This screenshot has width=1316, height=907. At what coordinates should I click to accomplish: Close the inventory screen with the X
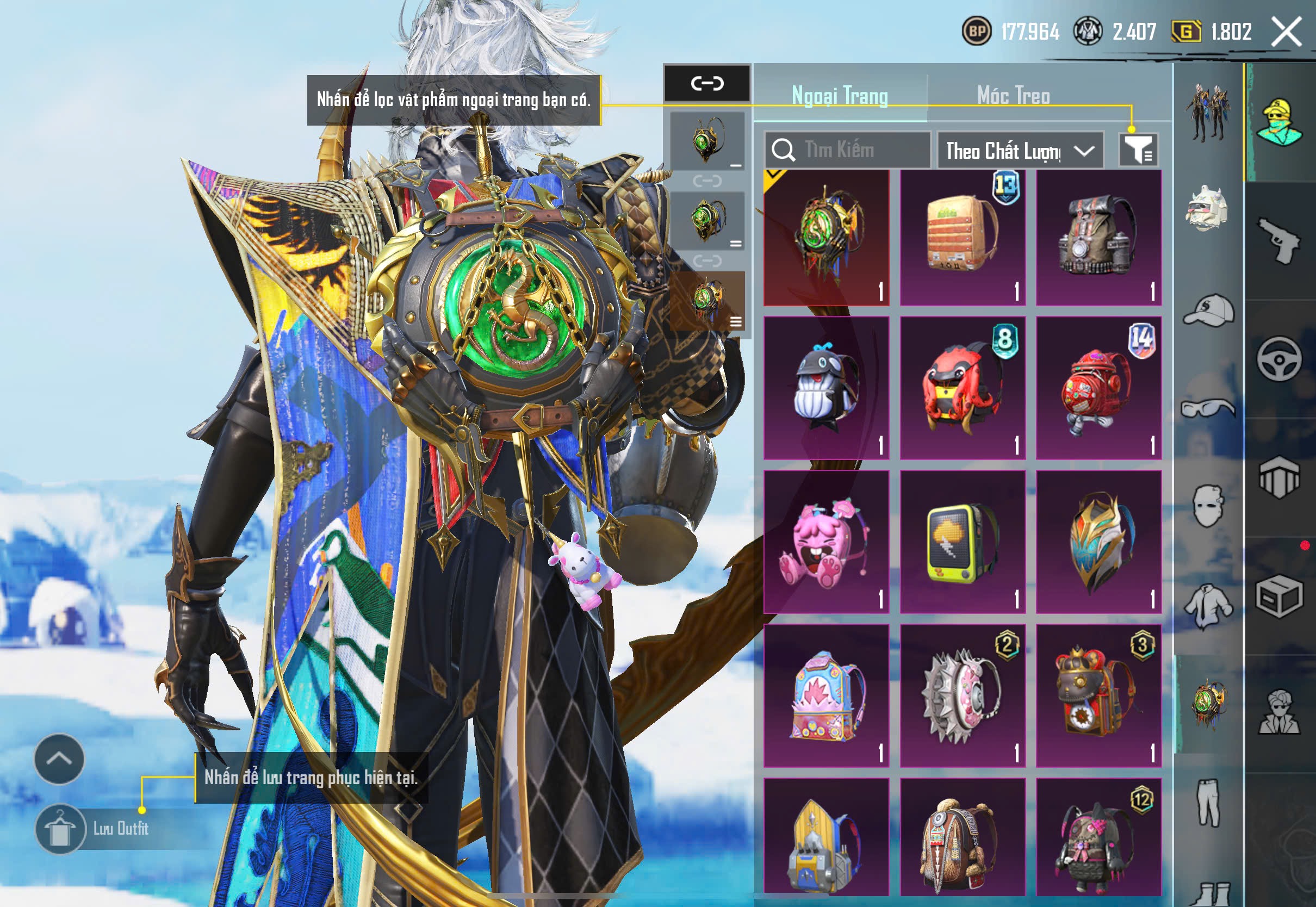[x=1286, y=31]
